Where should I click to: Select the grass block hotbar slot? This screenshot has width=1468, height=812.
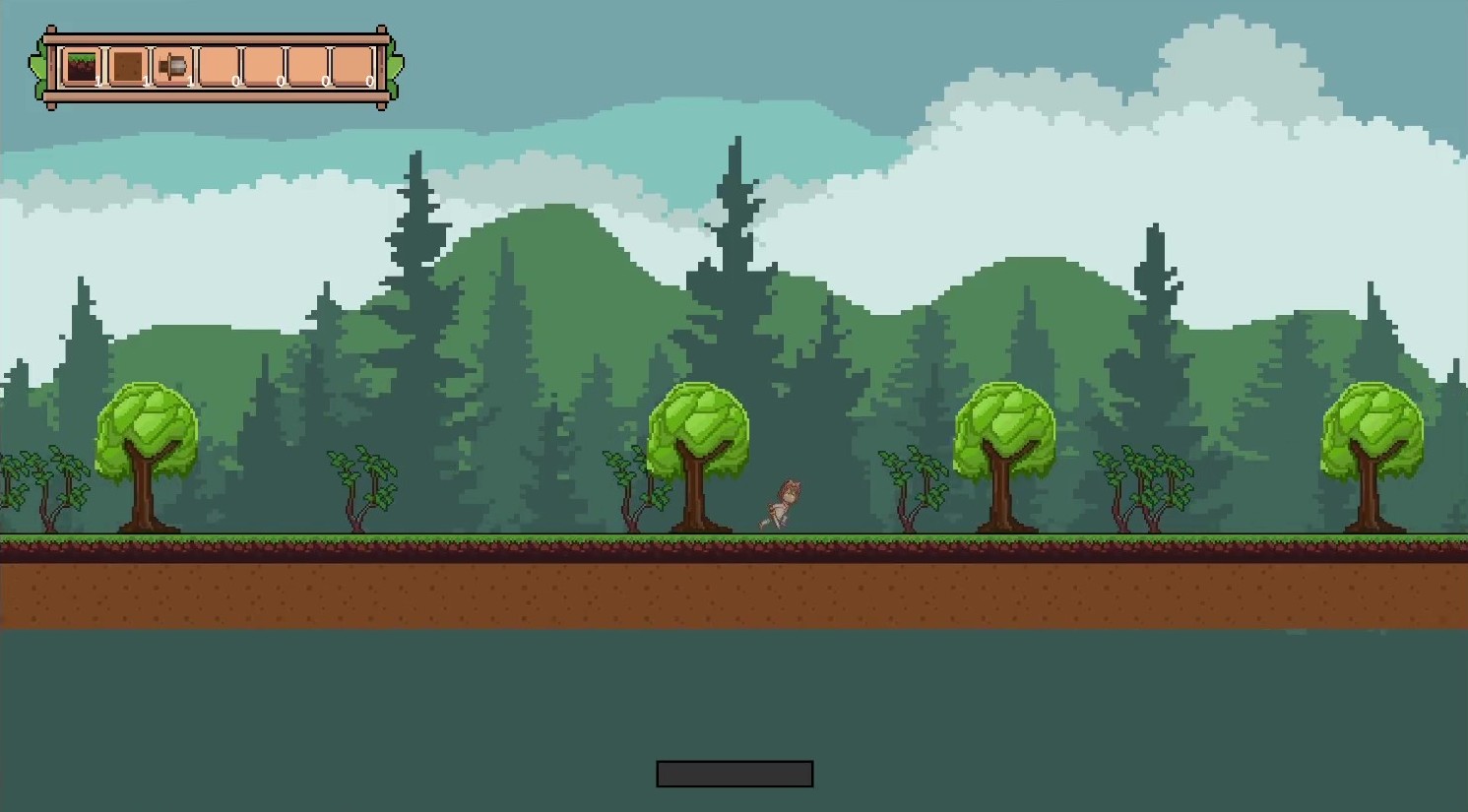click(82, 67)
